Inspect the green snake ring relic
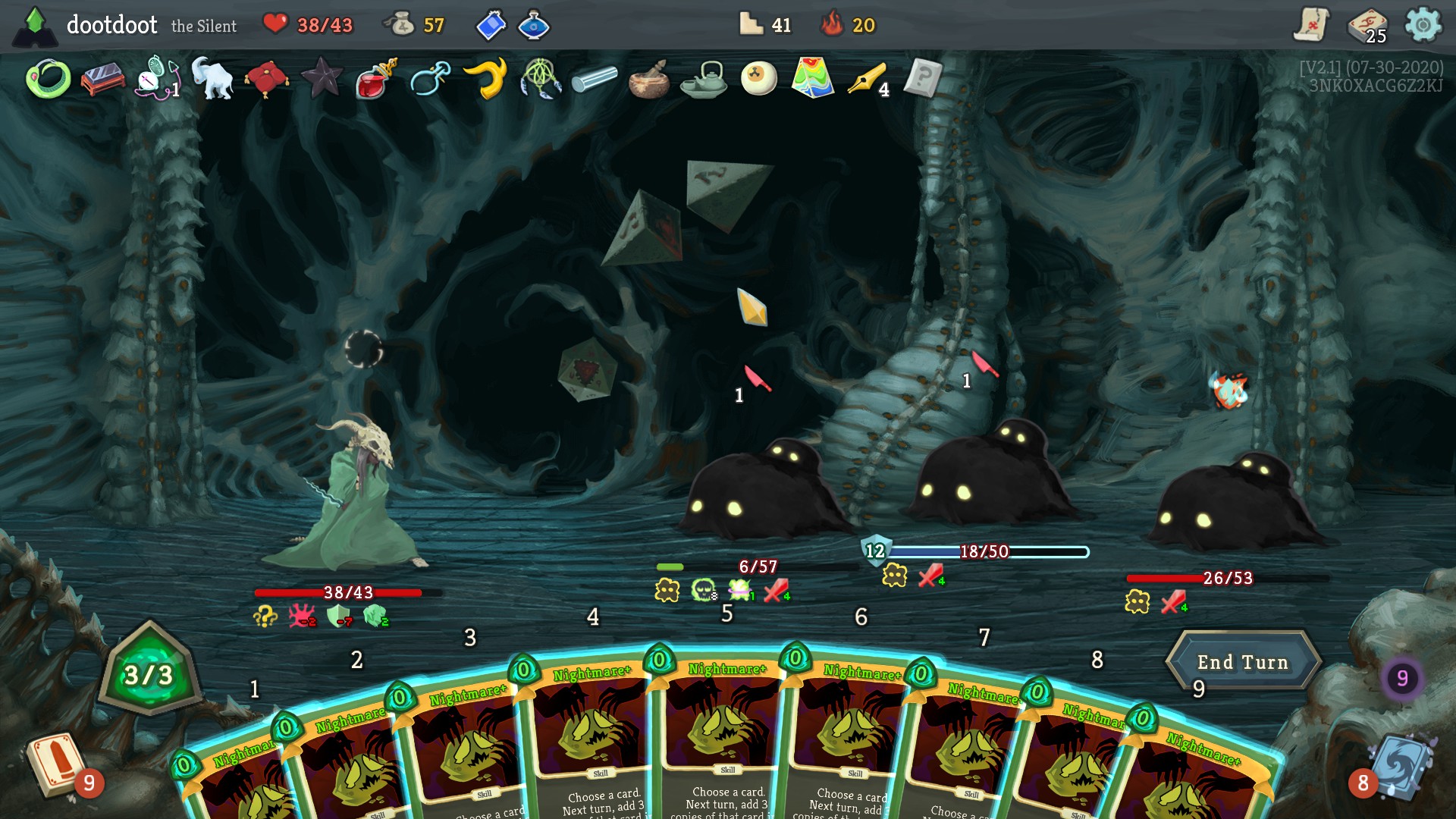Image resolution: width=1456 pixels, height=819 pixels. (48, 79)
